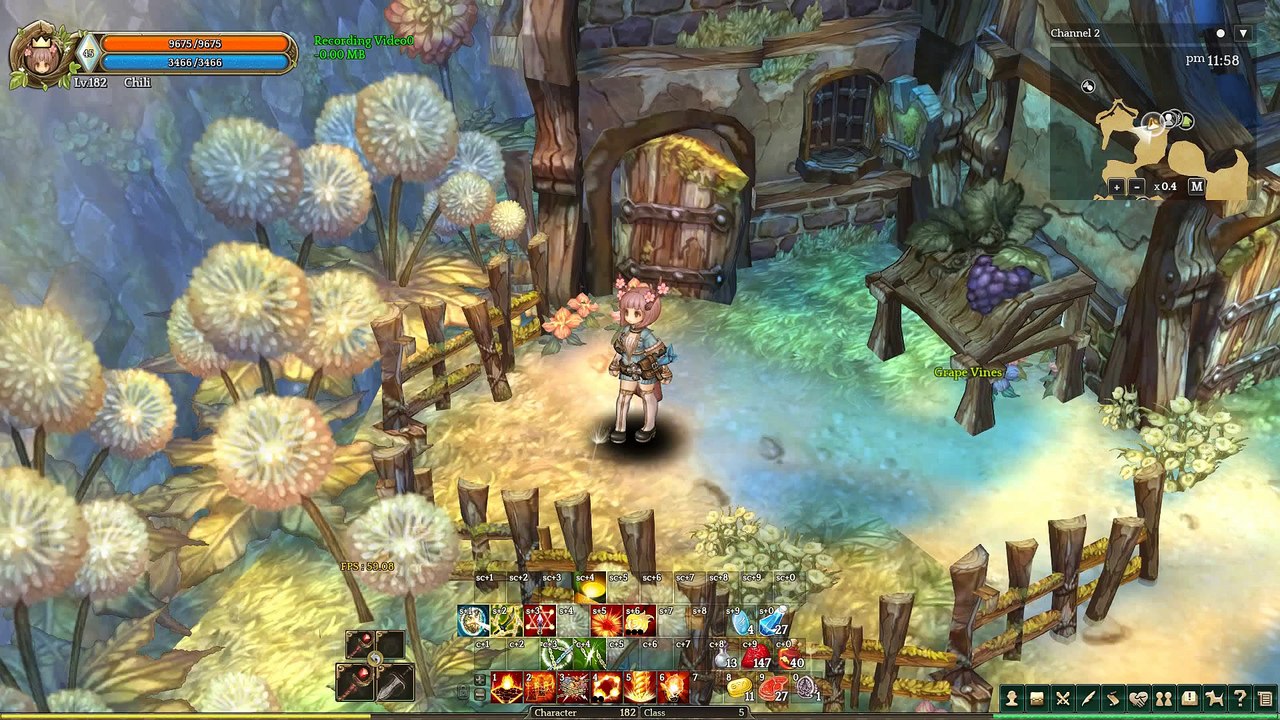Open the full map with M button
Screen dimensions: 1280x720
point(1196,187)
